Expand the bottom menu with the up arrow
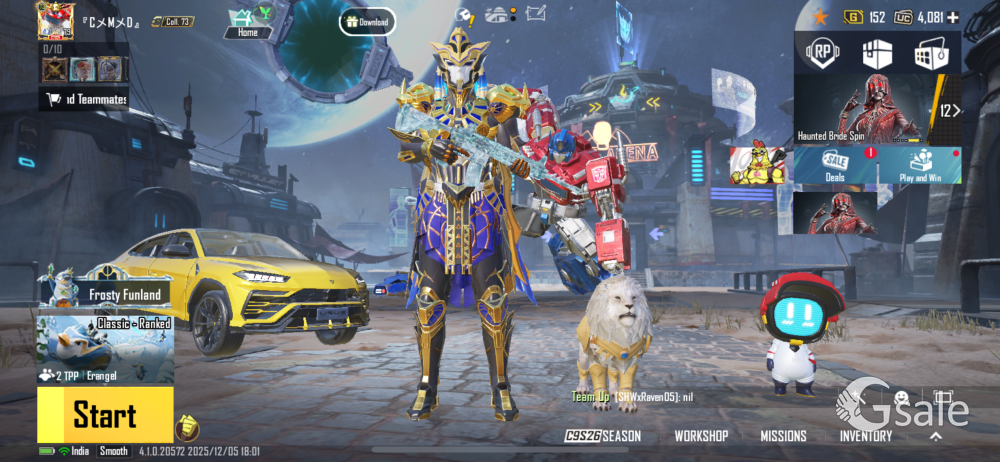This screenshot has height=462, width=1000. pos(936,436)
